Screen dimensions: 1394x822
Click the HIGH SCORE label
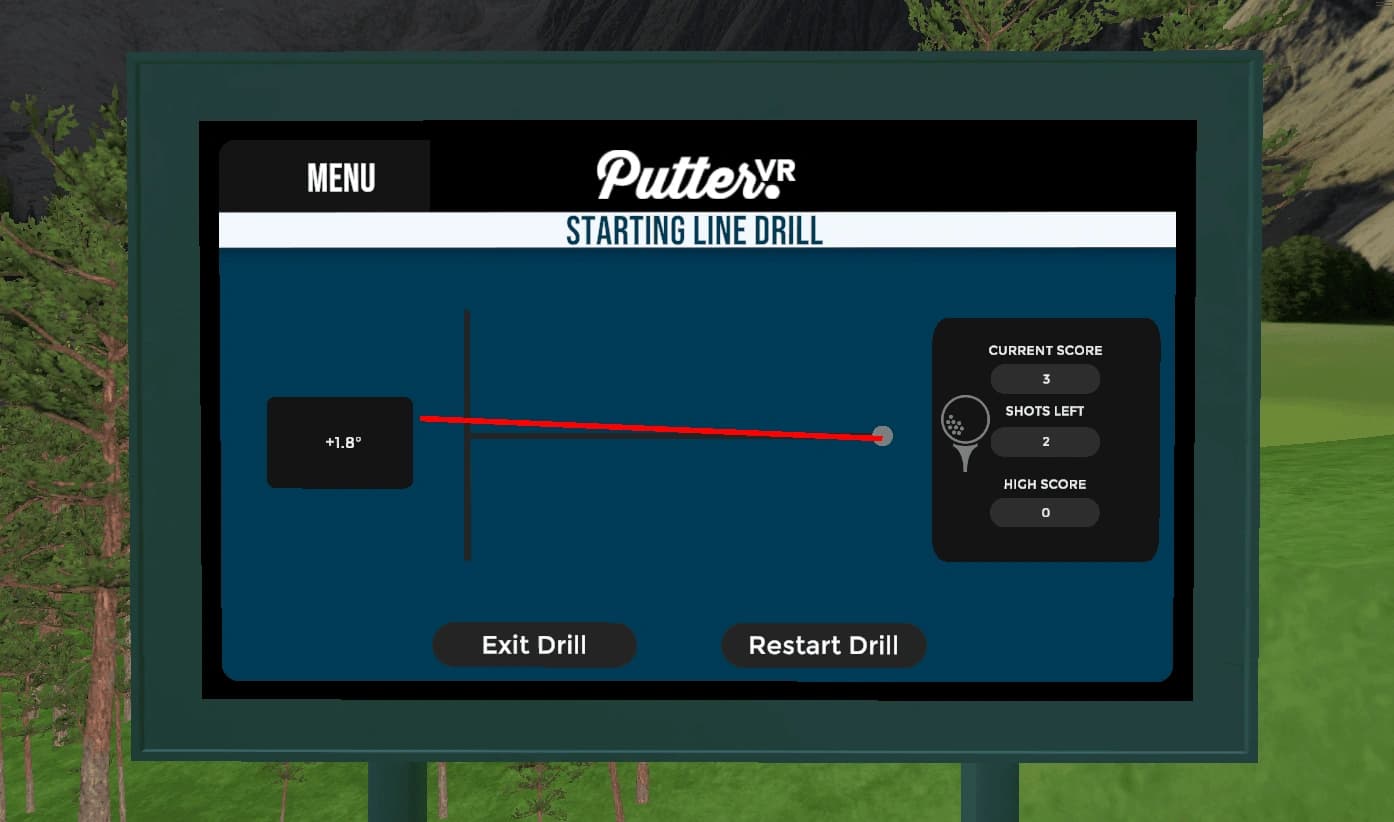[1044, 483]
